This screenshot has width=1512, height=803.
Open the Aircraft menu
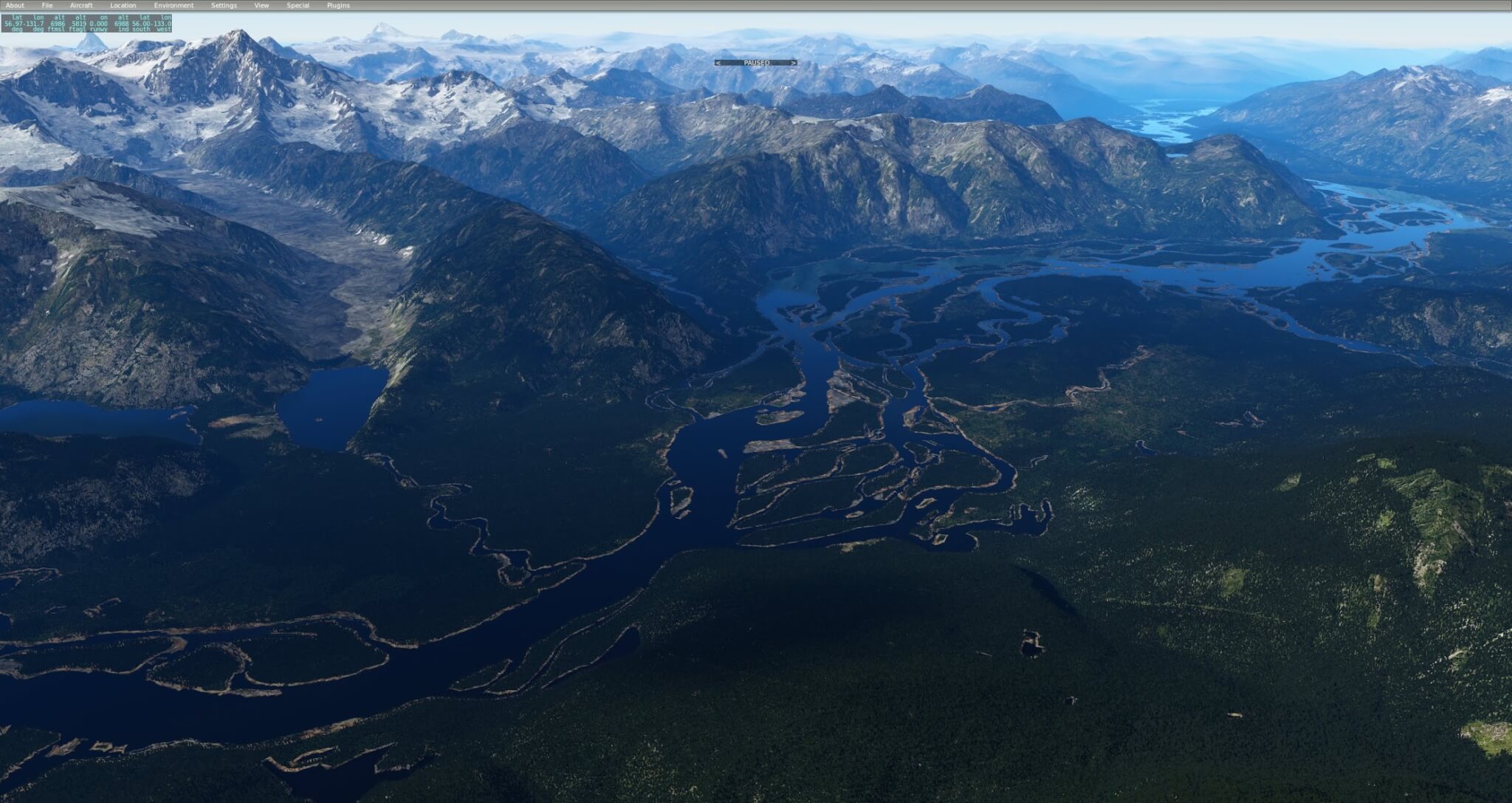[x=81, y=4]
